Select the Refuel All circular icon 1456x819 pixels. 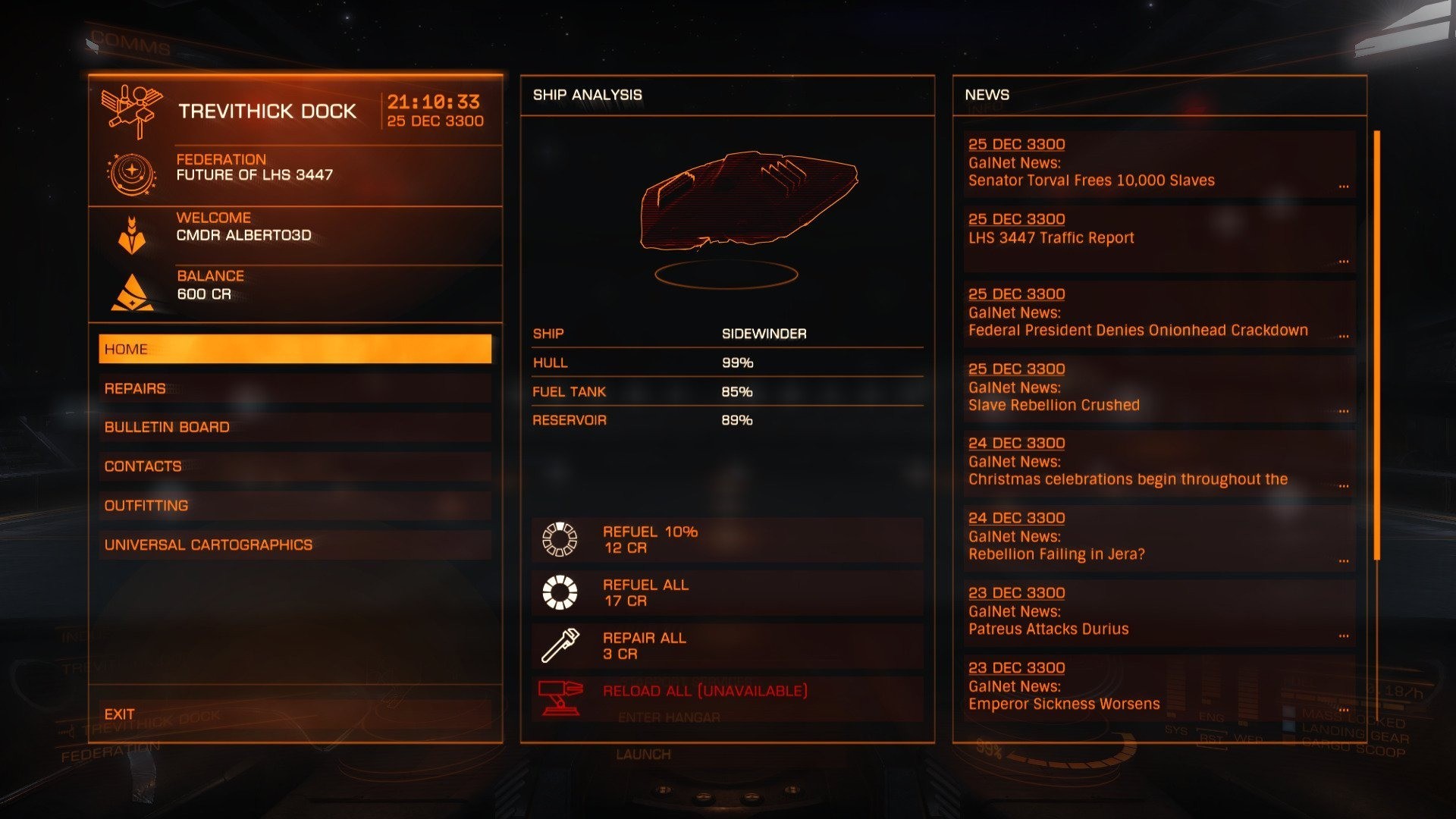[559, 592]
